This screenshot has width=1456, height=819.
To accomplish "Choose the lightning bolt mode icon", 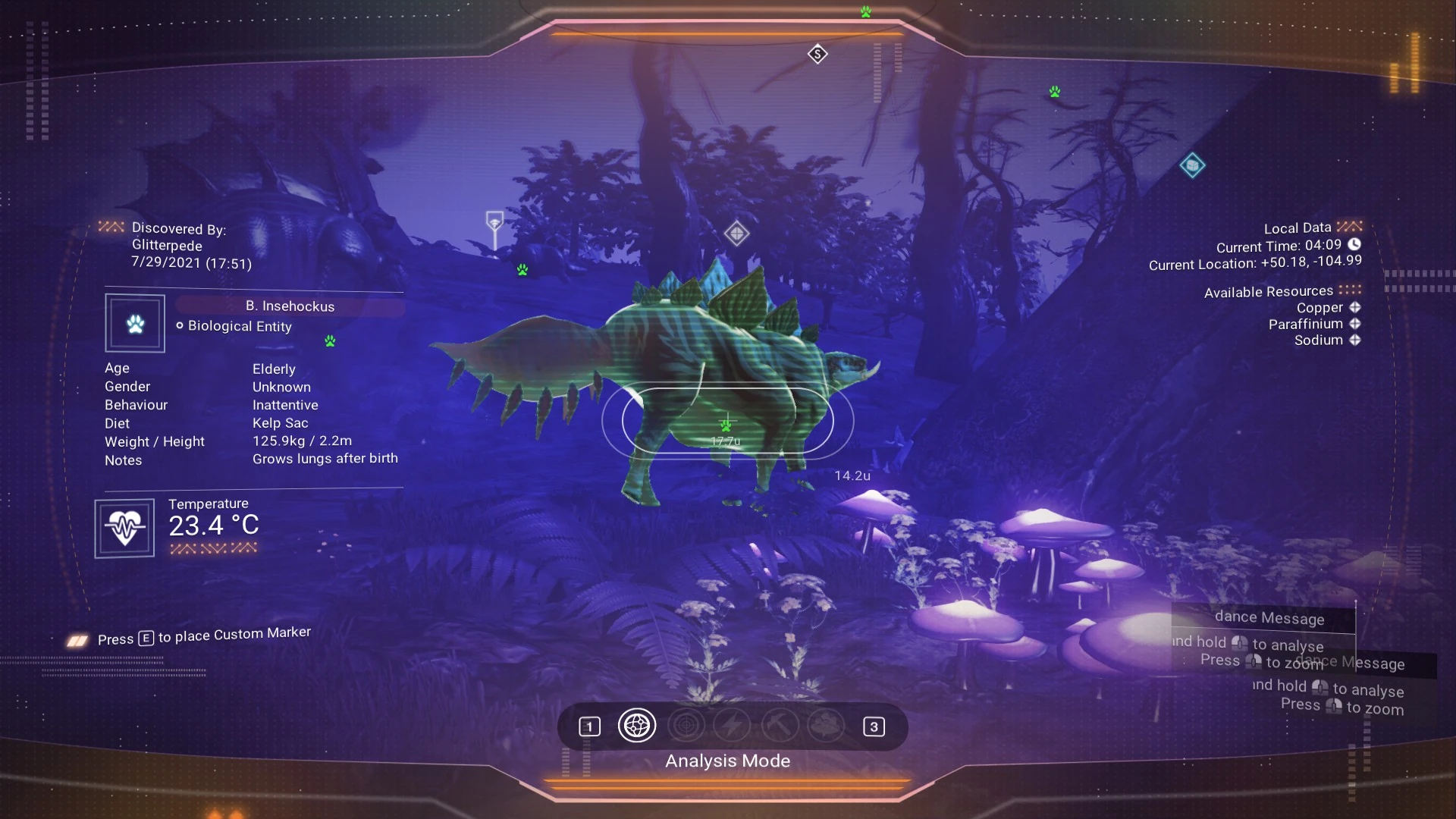I will tap(732, 726).
